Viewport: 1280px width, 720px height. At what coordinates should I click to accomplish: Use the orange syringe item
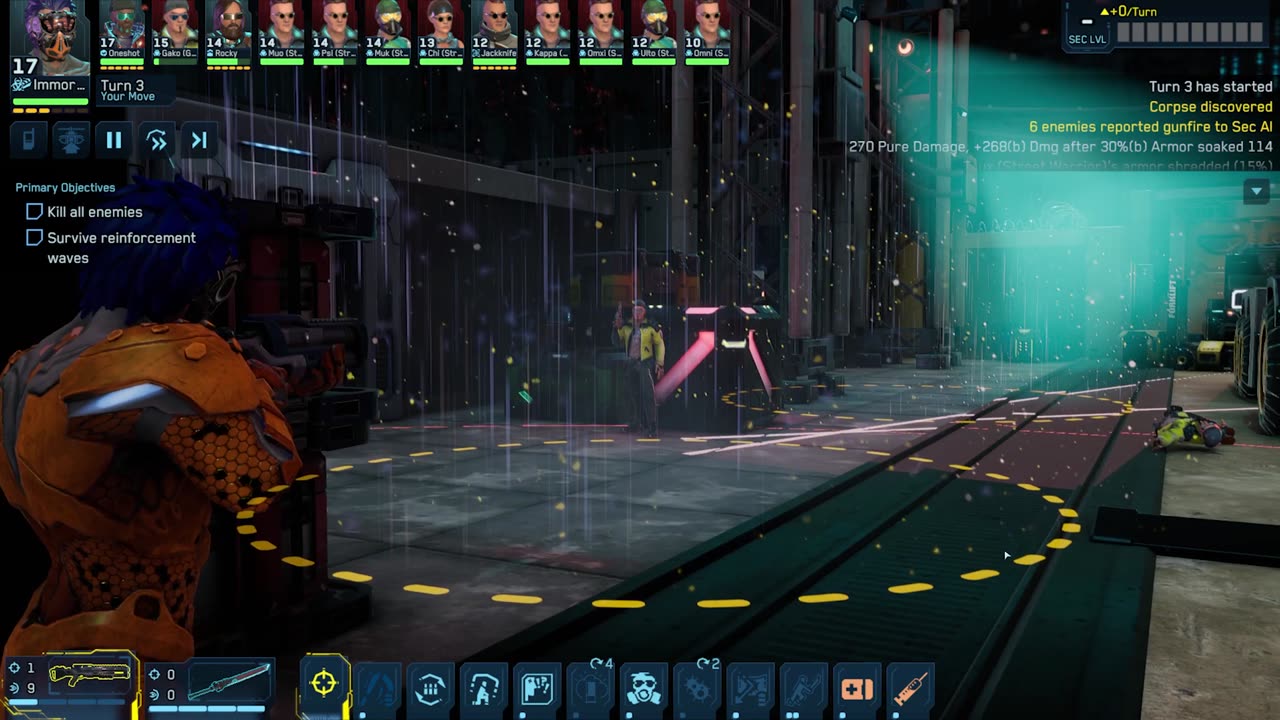coord(910,688)
